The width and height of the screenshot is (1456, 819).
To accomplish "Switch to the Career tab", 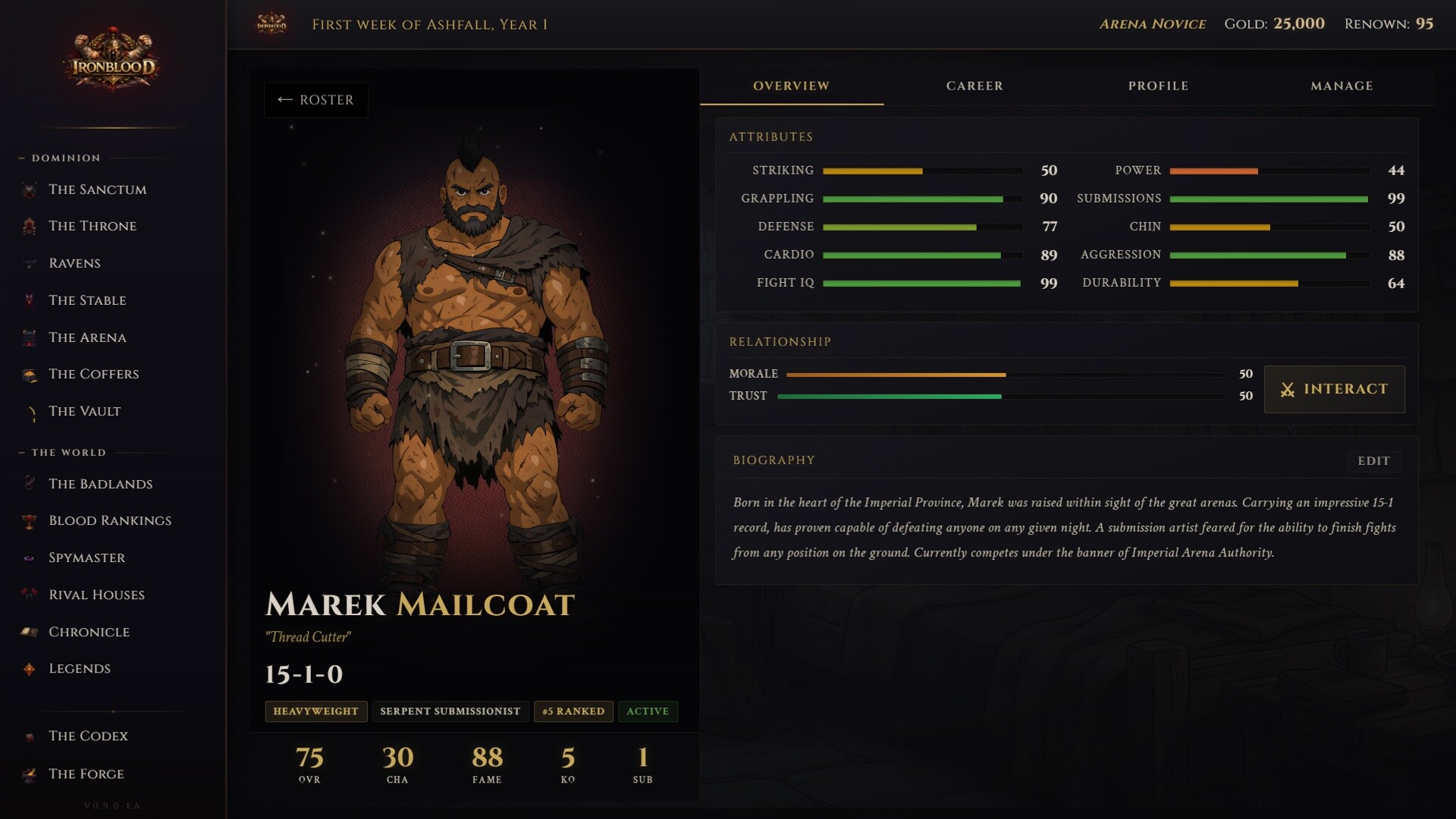I will coord(974,86).
